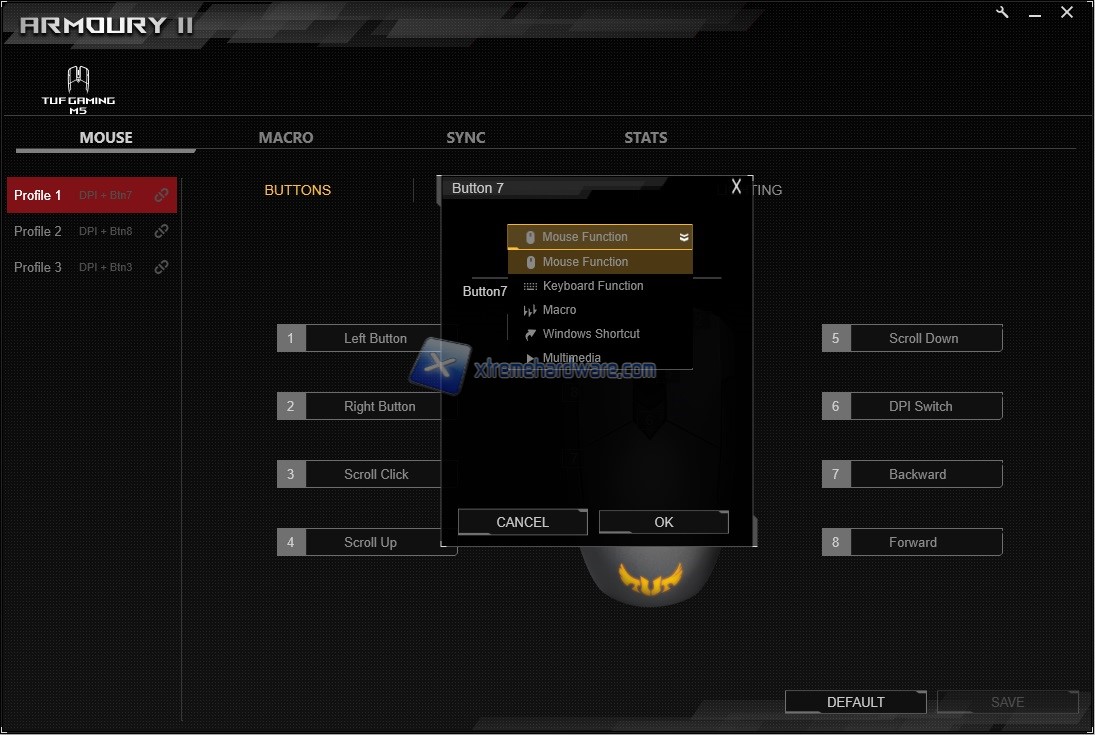Switch to the MACRO tab

point(286,138)
